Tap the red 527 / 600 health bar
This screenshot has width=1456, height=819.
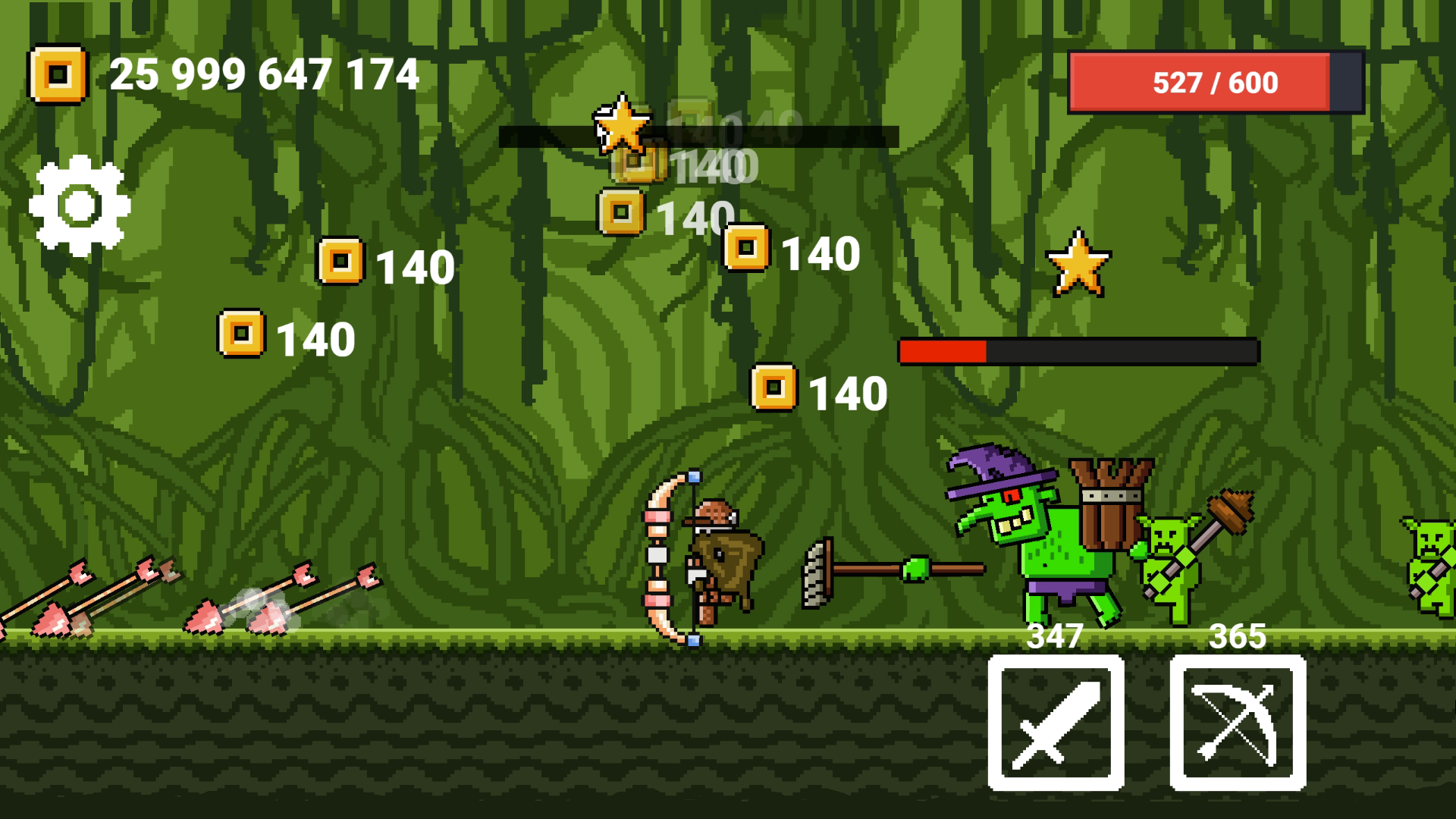point(1213,82)
